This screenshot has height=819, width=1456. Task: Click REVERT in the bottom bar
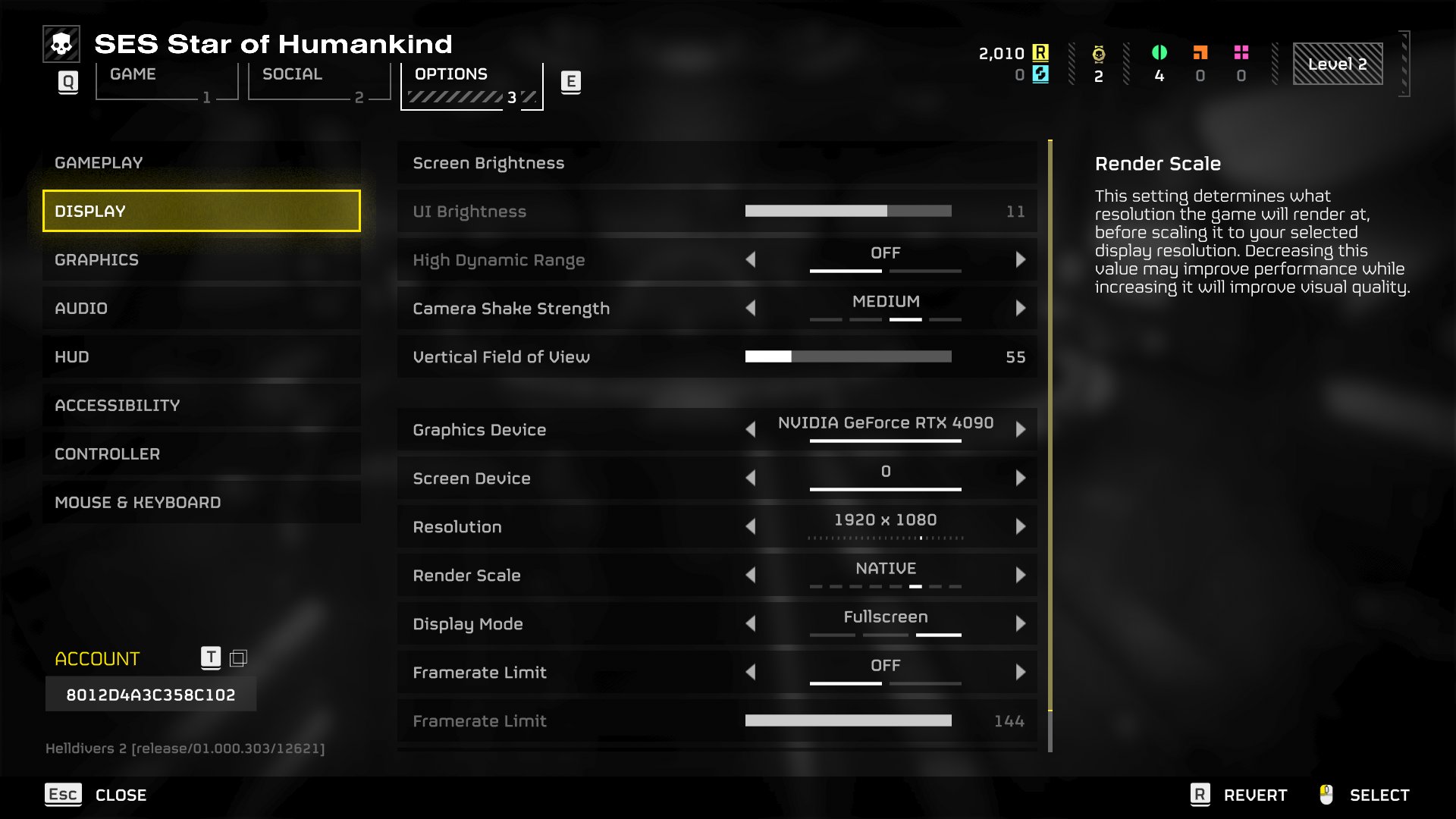1255,795
